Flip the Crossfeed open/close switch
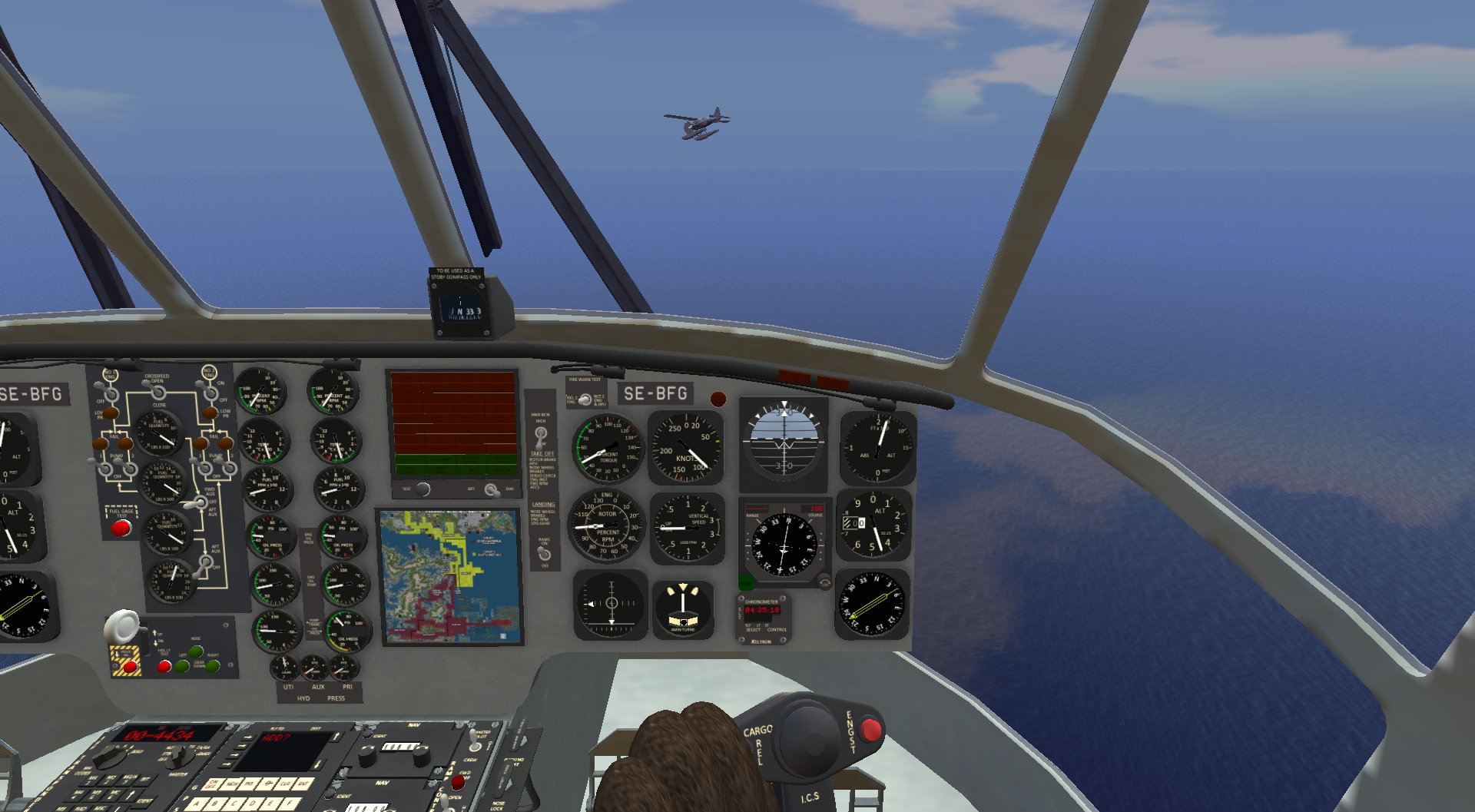1475x812 pixels. point(157,393)
